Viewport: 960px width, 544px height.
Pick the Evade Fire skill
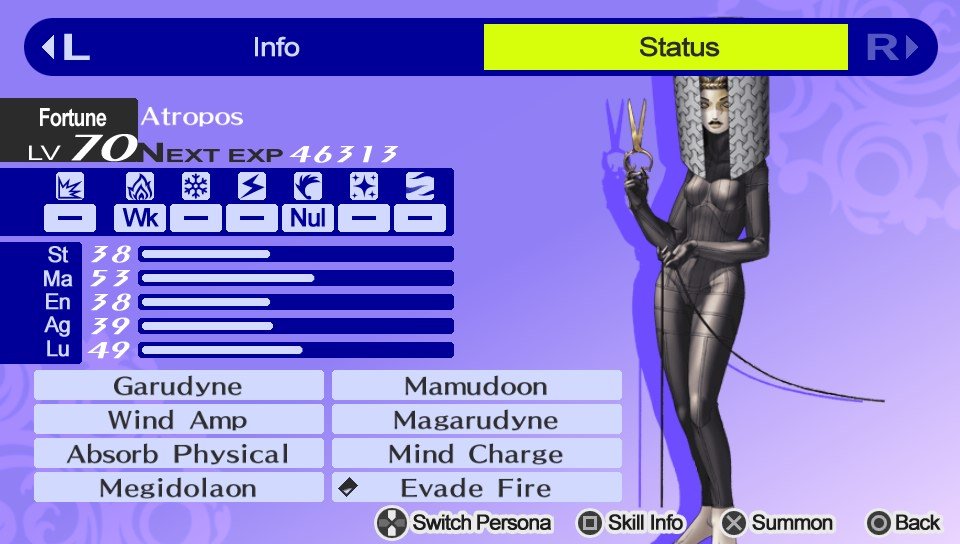(x=476, y=488)
